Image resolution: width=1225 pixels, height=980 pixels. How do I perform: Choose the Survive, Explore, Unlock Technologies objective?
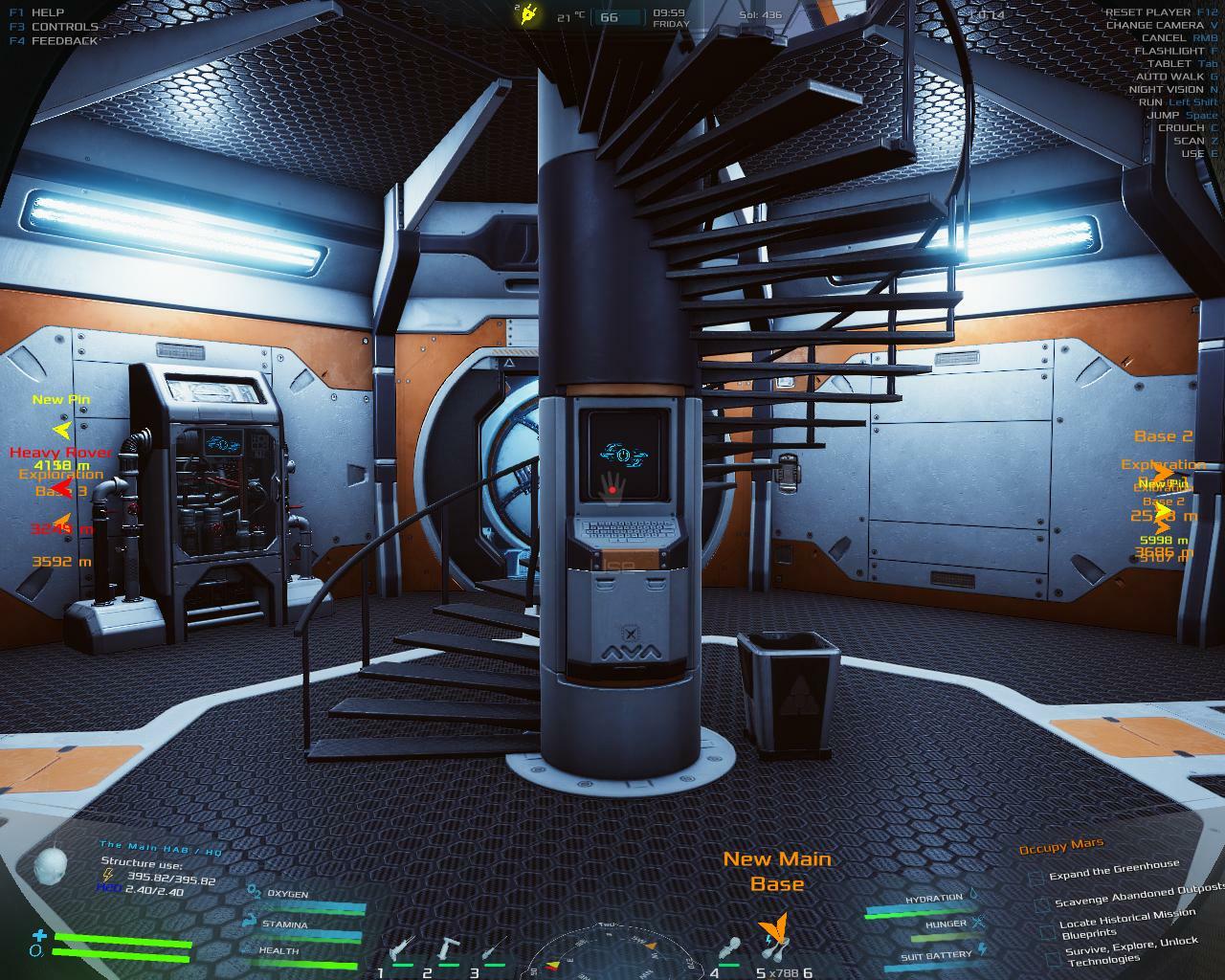click(1129, 949)
